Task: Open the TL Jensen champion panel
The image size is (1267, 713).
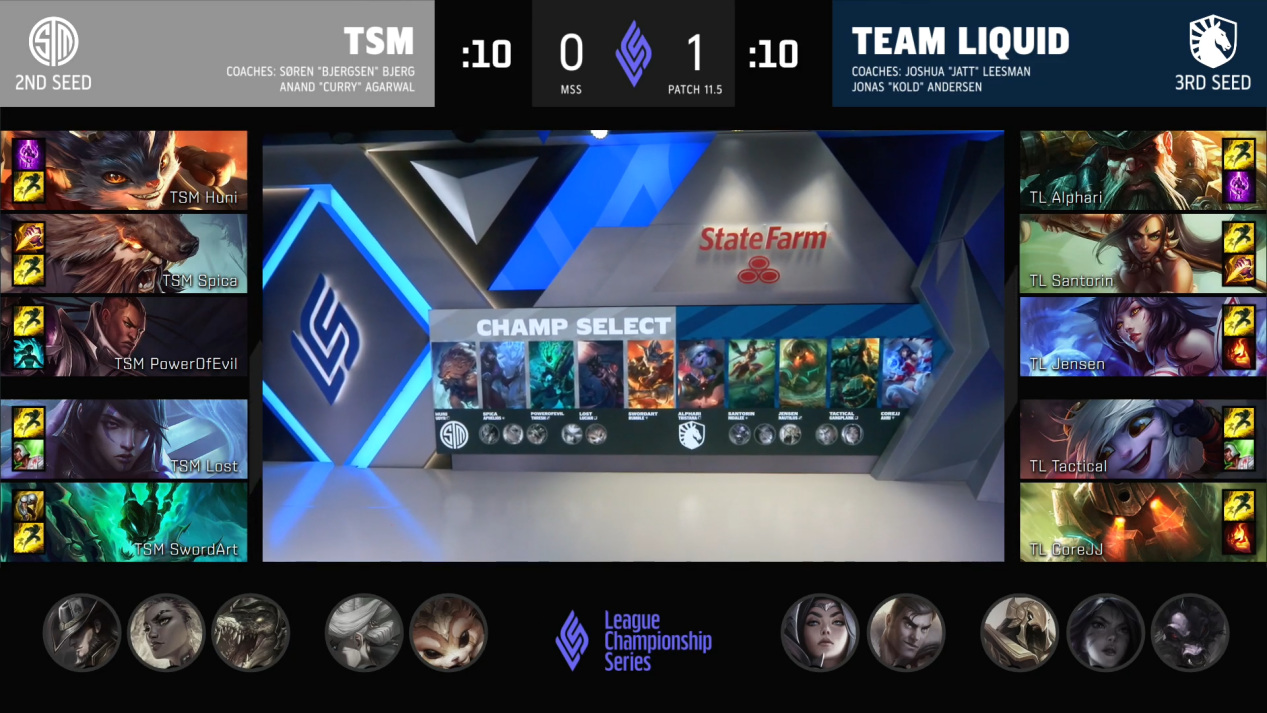Action: tap(1142, 336)
